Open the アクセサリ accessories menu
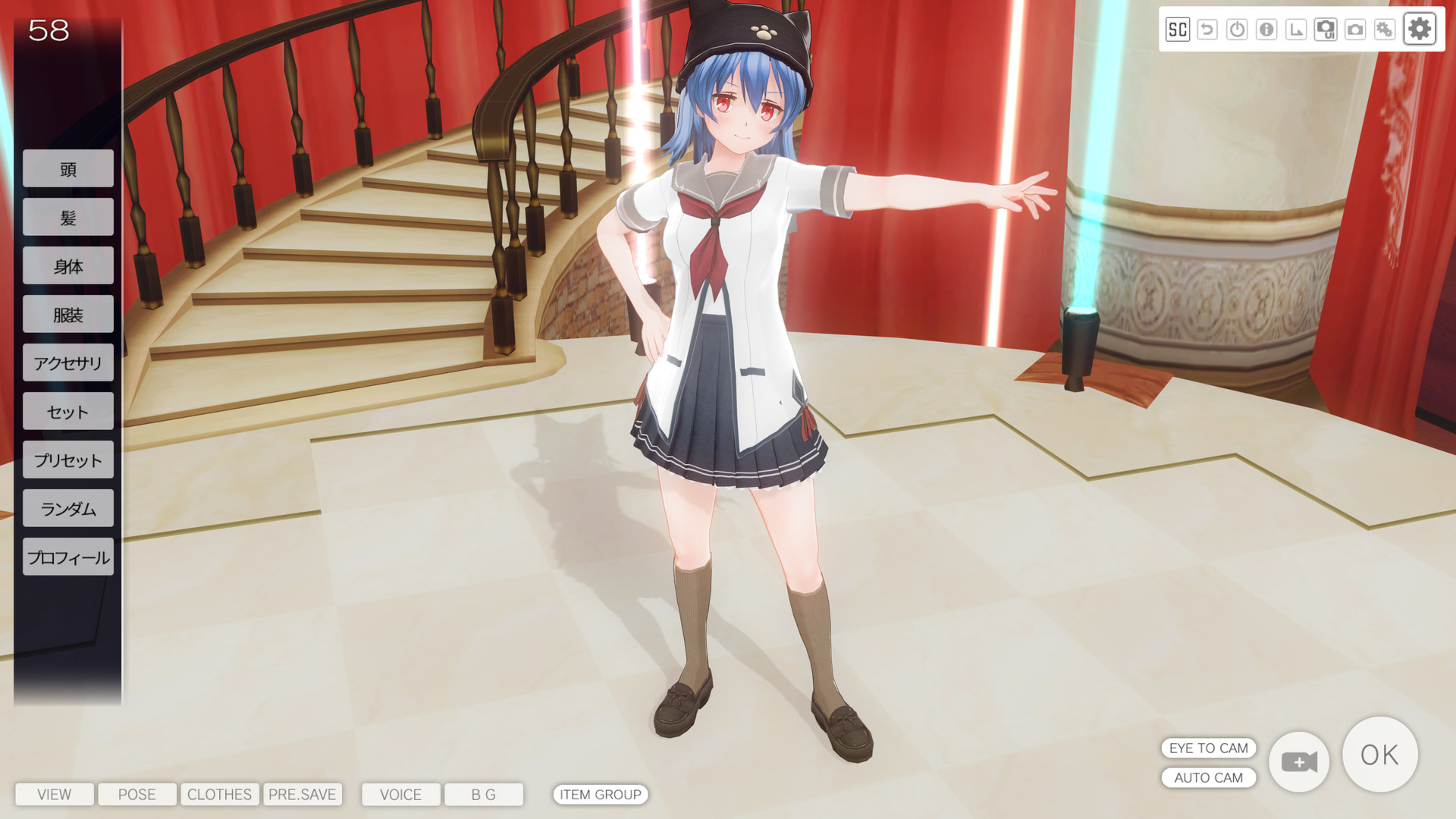This screenshot has width=1456, height=819. coord(68,363)
